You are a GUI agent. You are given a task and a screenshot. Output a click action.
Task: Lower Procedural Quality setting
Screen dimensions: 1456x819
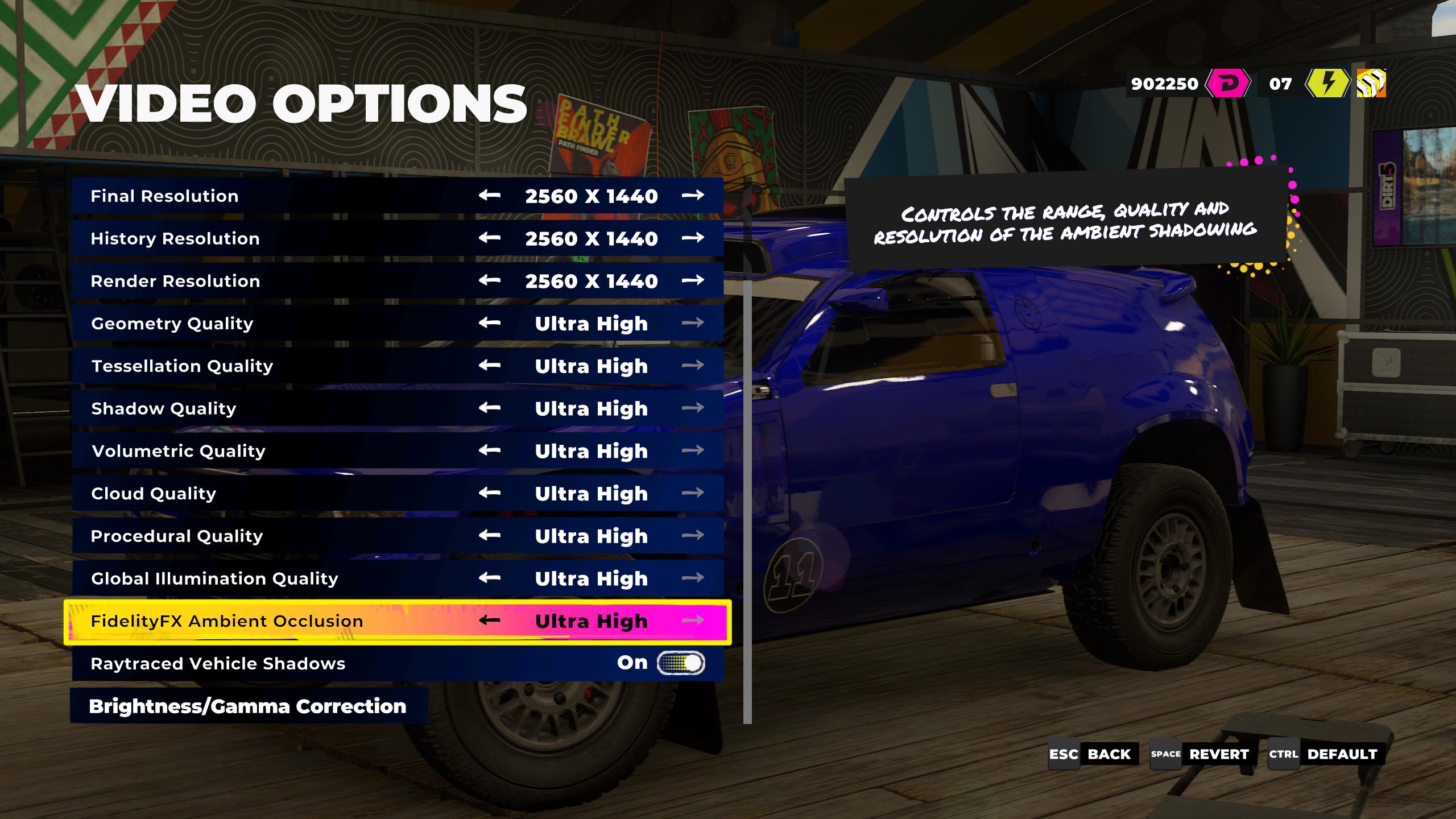point(489,535)
